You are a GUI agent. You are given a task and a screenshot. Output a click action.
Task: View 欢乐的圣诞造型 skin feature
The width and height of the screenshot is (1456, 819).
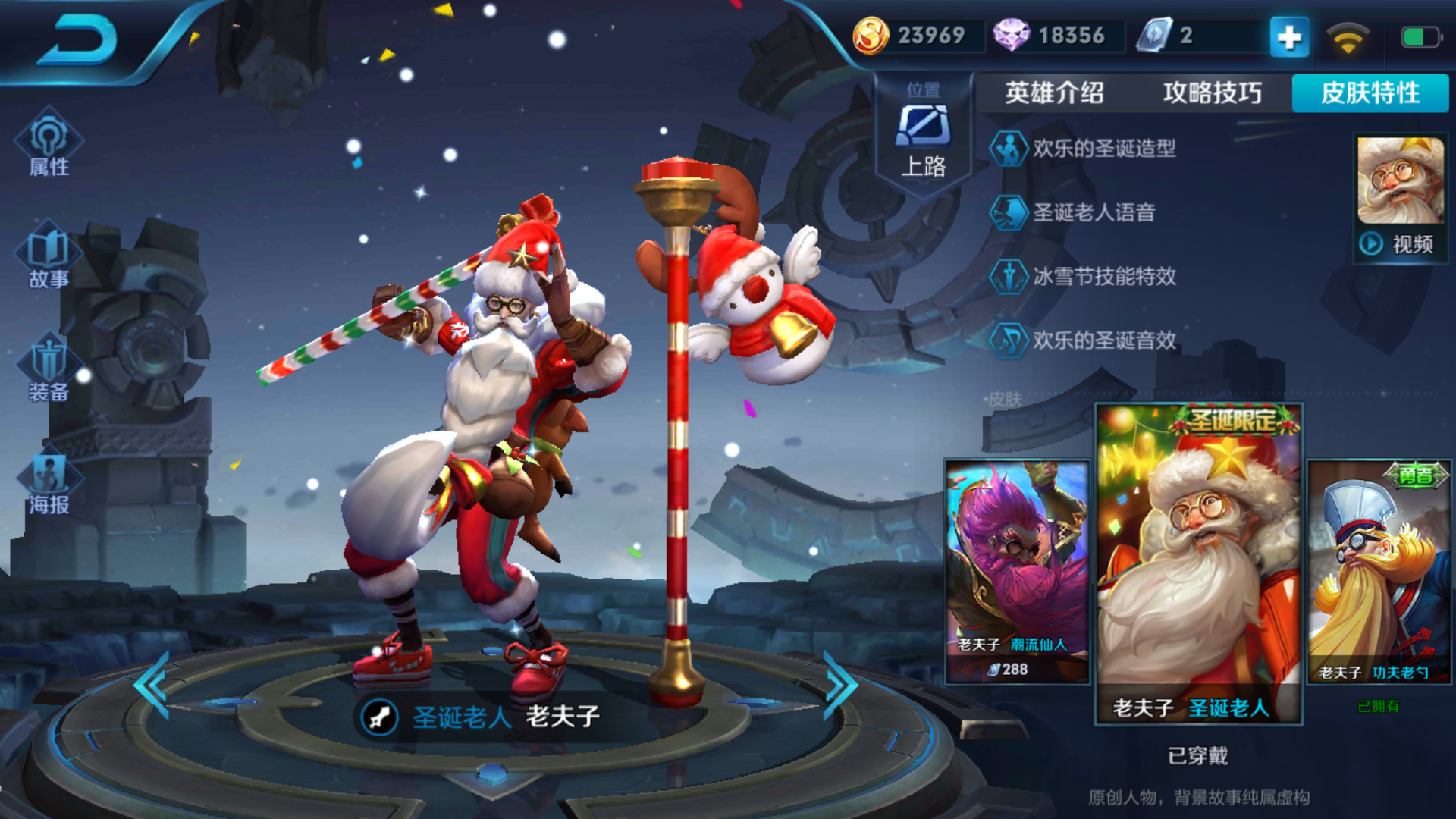[1103, 149]
